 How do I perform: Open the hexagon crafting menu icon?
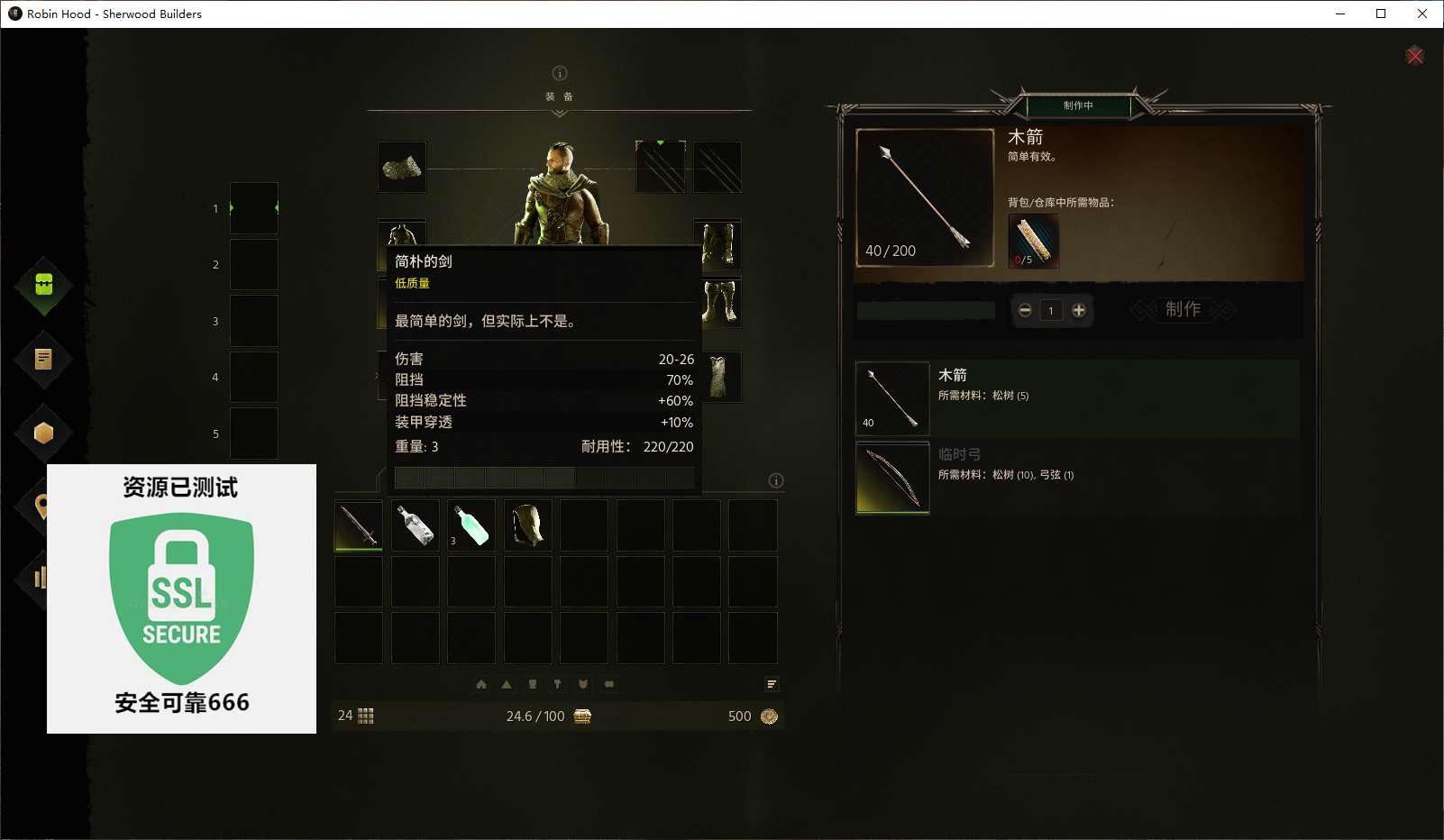[43, 433]
